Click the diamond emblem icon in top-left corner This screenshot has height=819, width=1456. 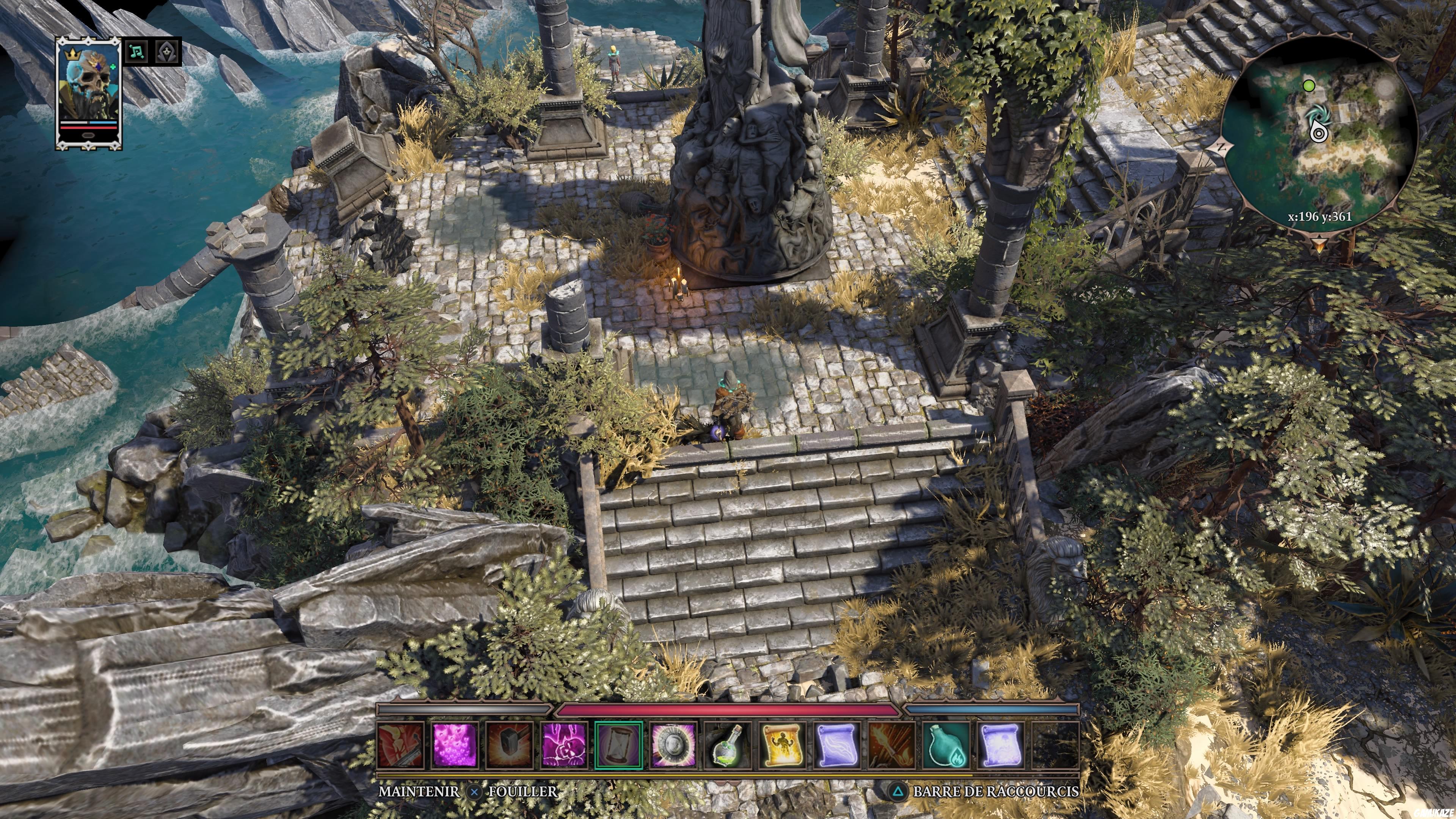pyautogui.click(x=166, y=52)
